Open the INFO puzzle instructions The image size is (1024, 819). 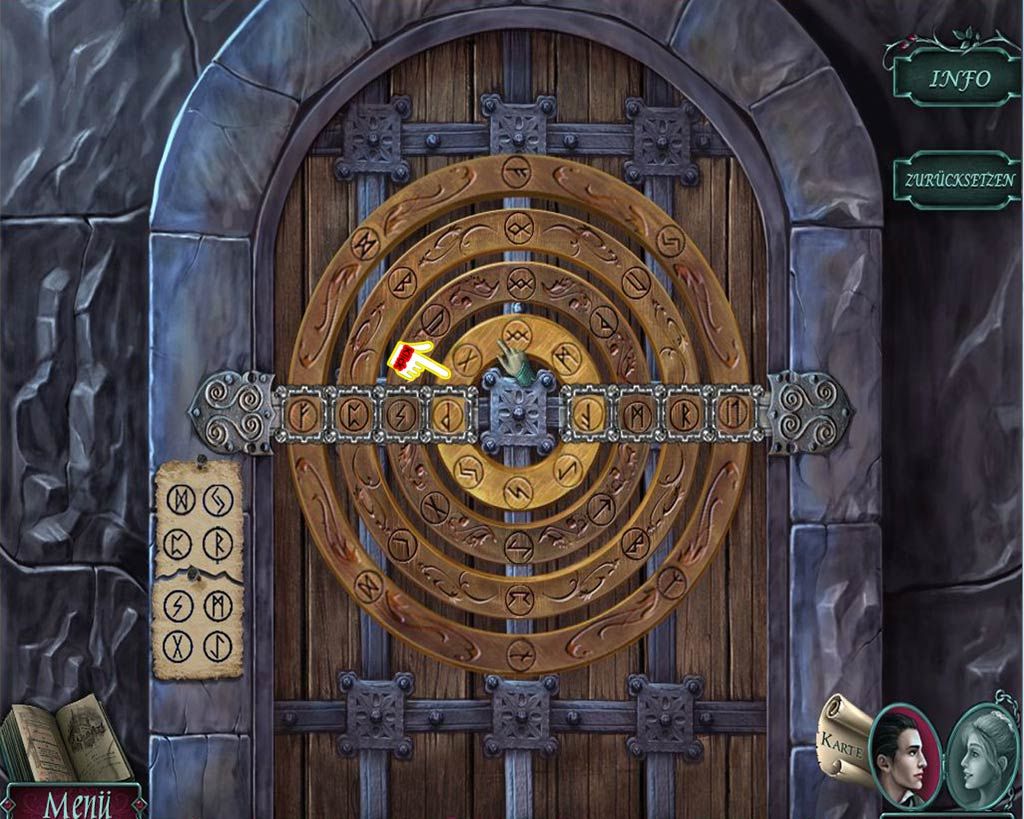click(959, 79)
